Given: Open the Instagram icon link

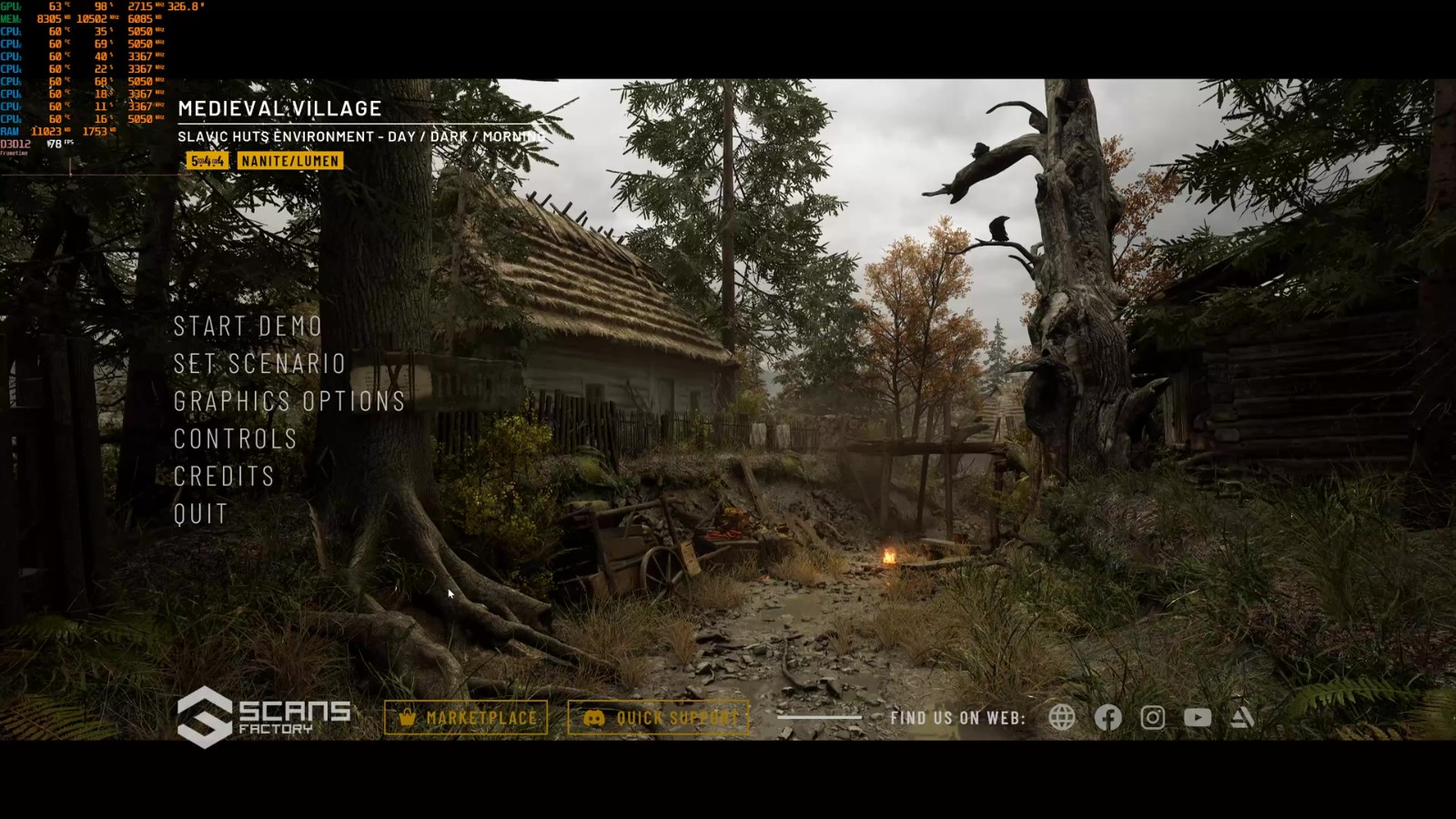Looking at the screenshot, I should tap(1153, 718).
